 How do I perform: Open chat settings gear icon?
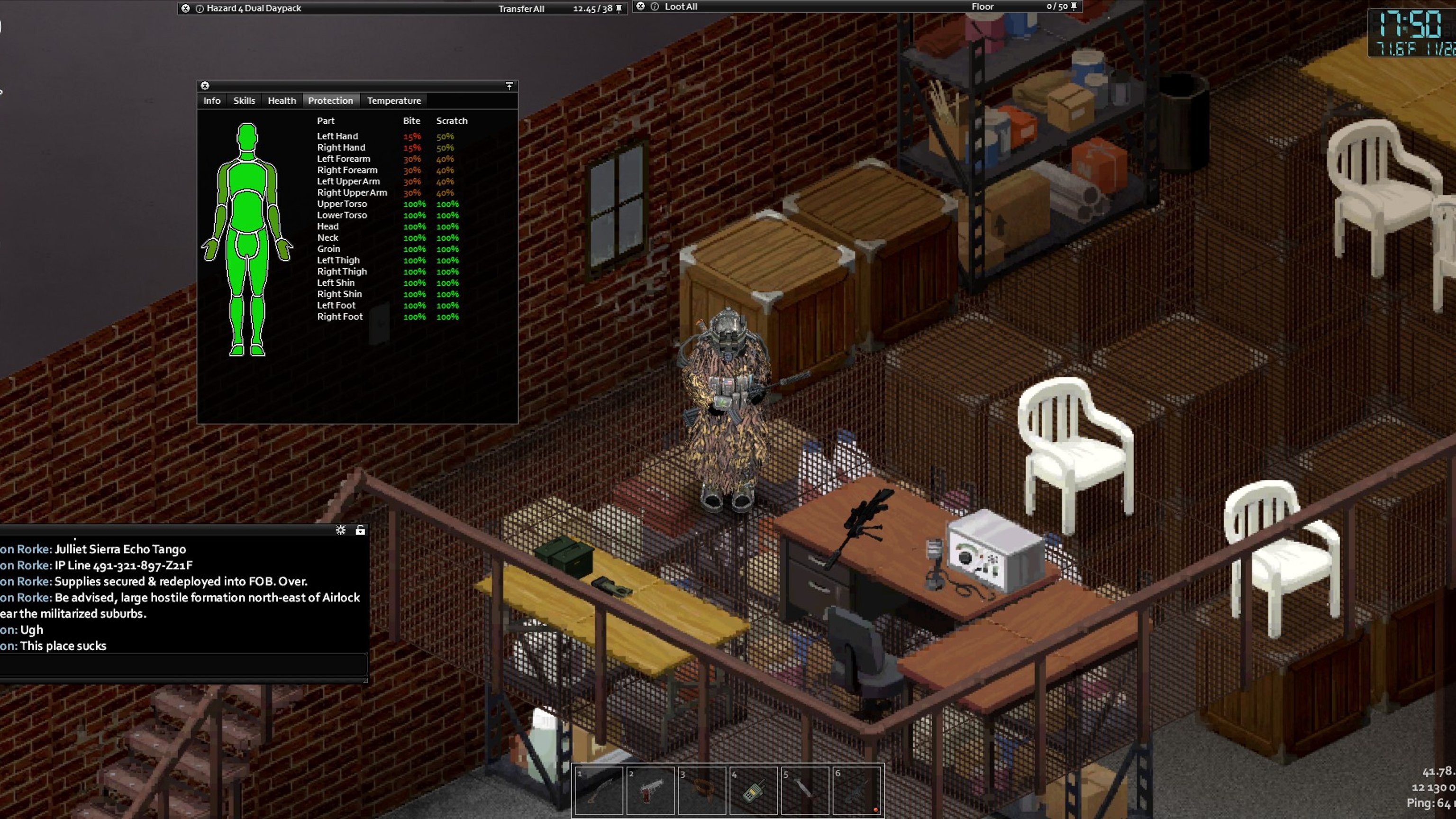click(x=340, y=530)
